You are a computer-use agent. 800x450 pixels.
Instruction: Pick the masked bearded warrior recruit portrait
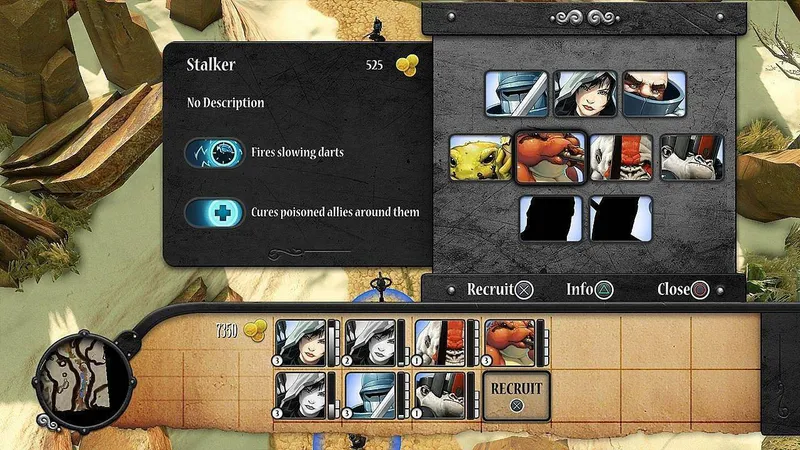pos(654,93)
